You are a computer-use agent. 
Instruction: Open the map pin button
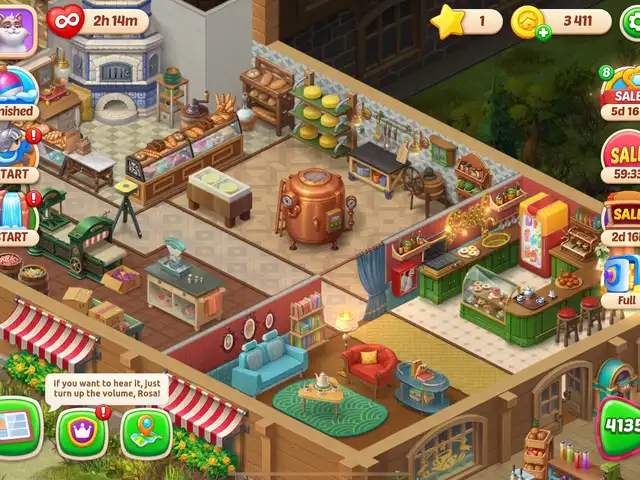tap(146, 433)
